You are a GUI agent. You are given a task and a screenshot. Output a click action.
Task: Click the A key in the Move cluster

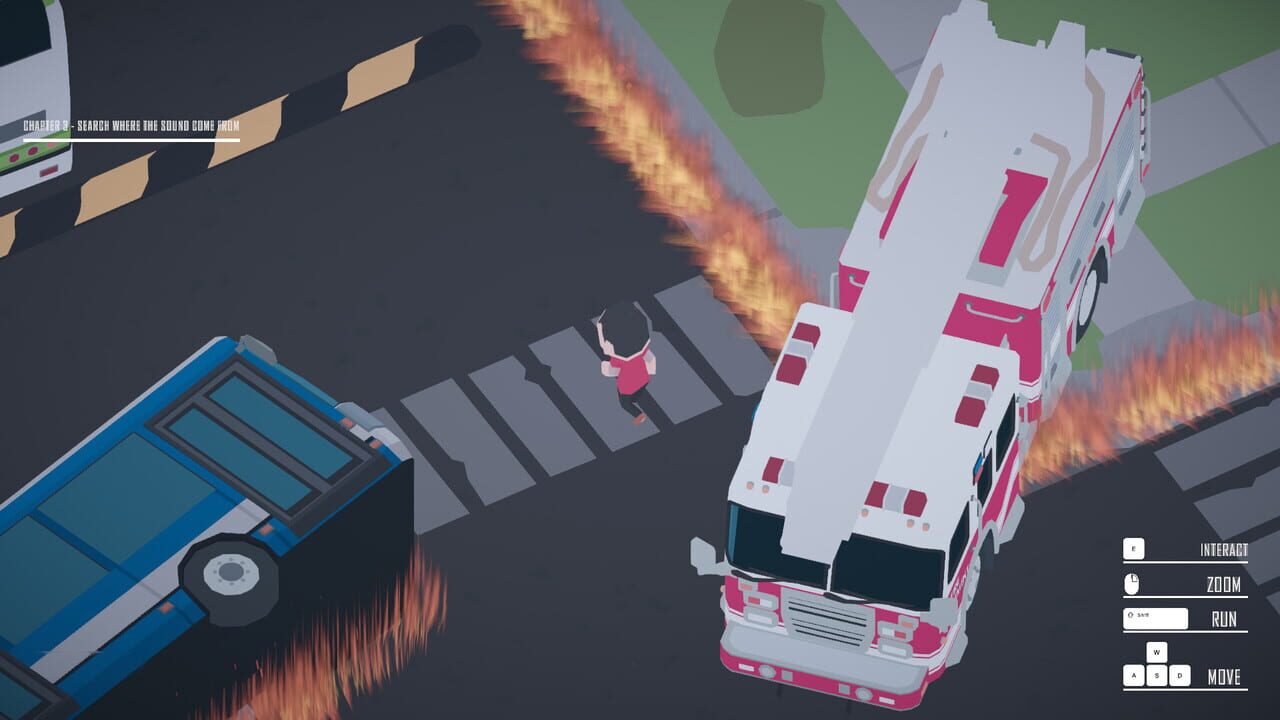pos(1134,676)
